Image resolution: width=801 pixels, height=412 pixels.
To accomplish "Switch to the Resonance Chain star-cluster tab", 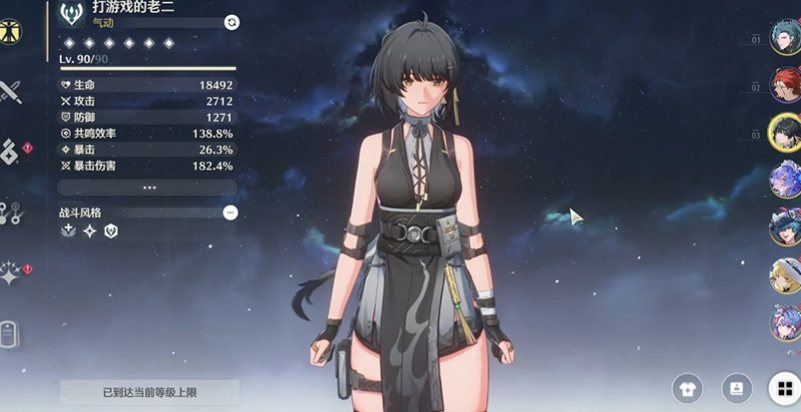I will pyautogui.click(x=11, y=273).
